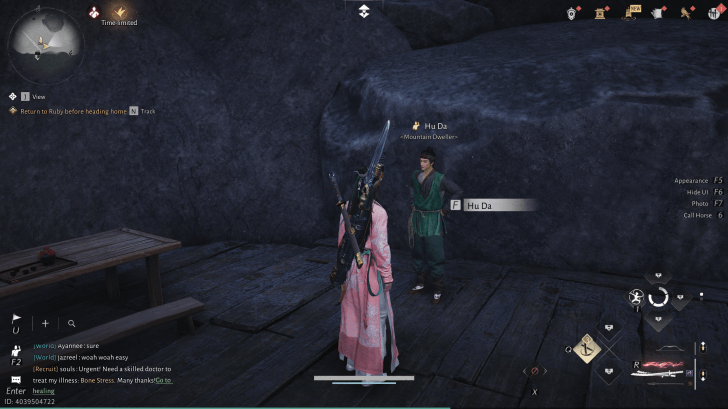Open the golden shrine icon in the top bar
728x409 pixels.
[x=602, y=12]
